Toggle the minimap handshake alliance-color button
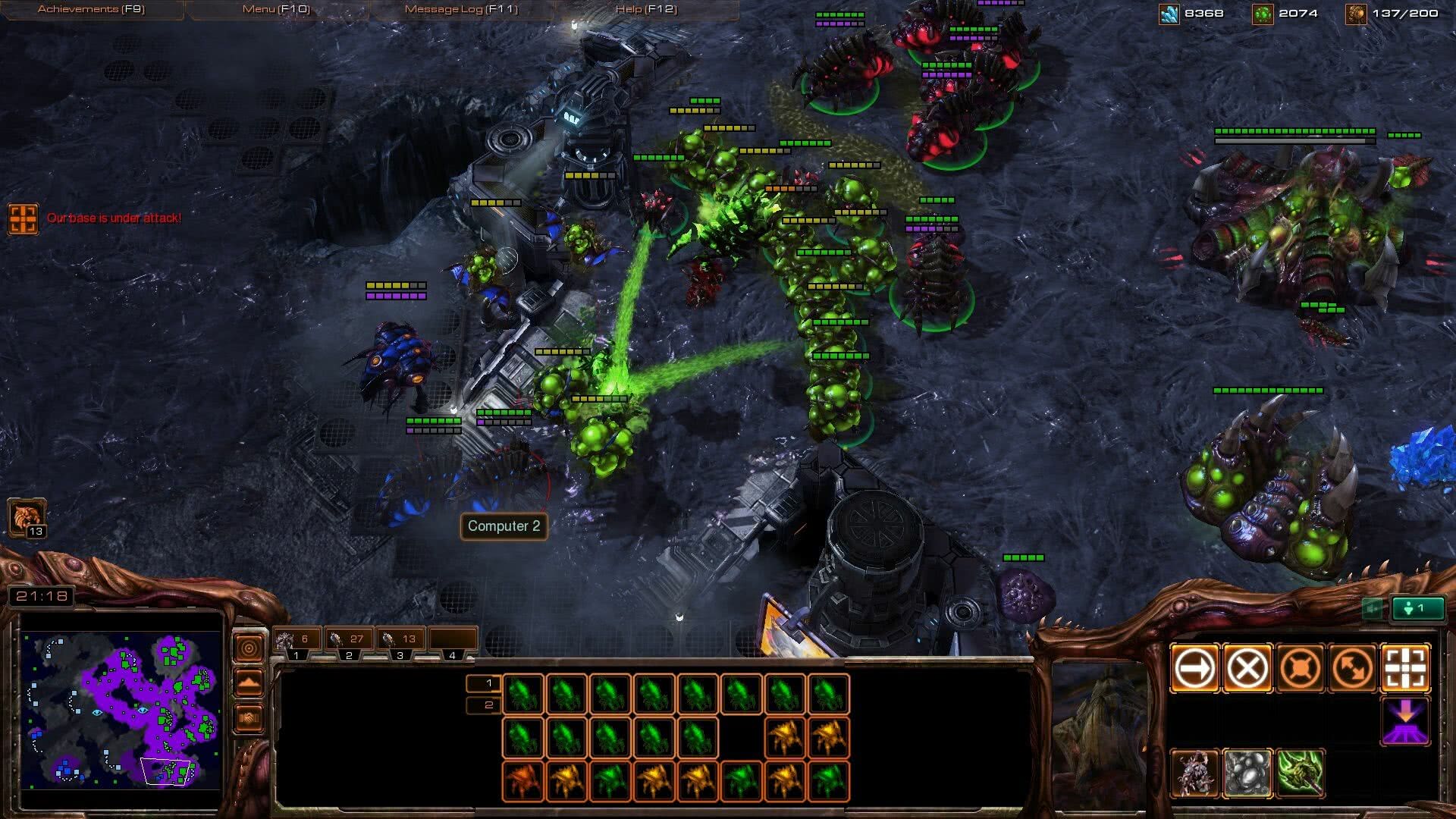 249,717
